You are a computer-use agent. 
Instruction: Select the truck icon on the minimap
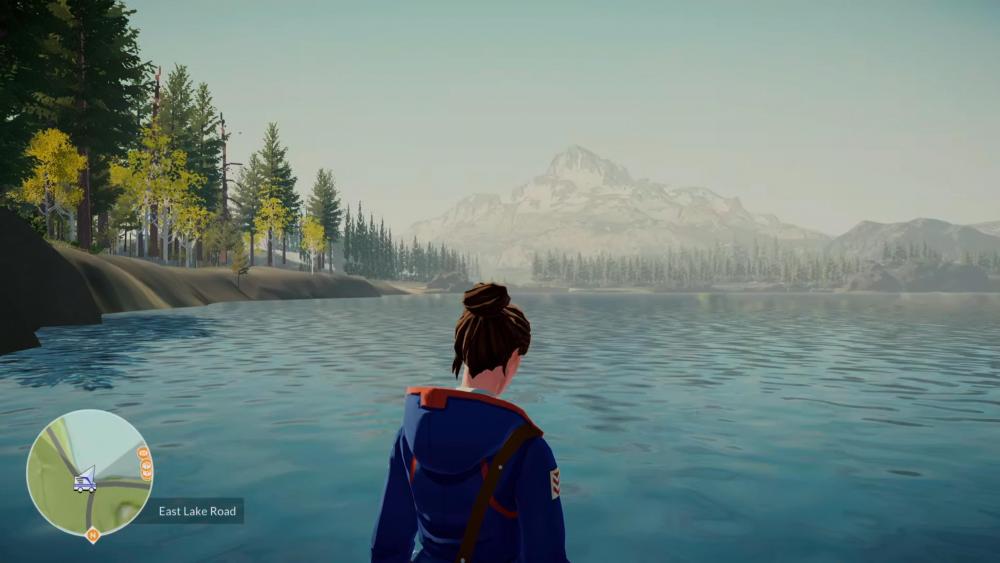point(85,483)
